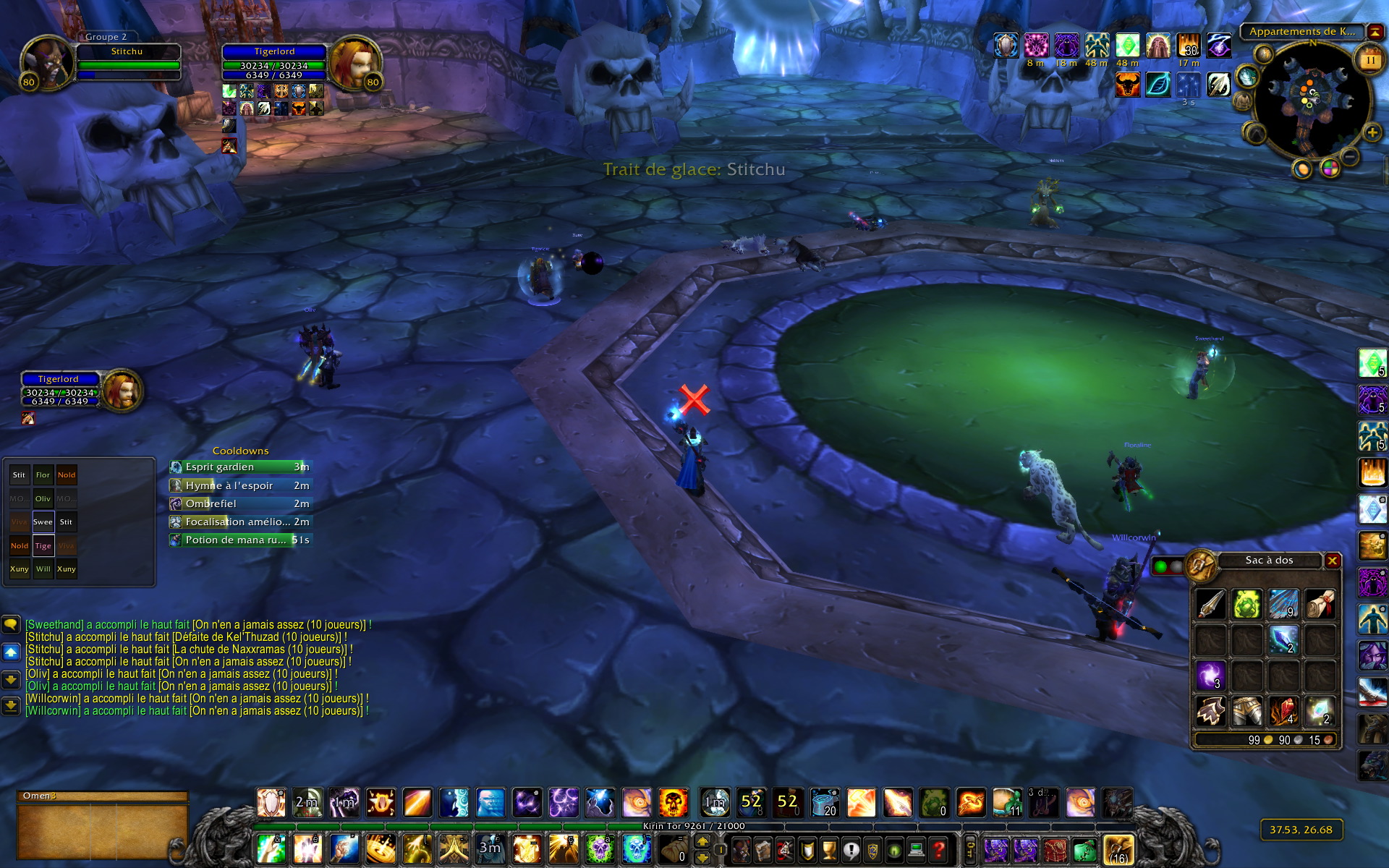
Task: Open the red question mark help button
Action: (938, 850)
